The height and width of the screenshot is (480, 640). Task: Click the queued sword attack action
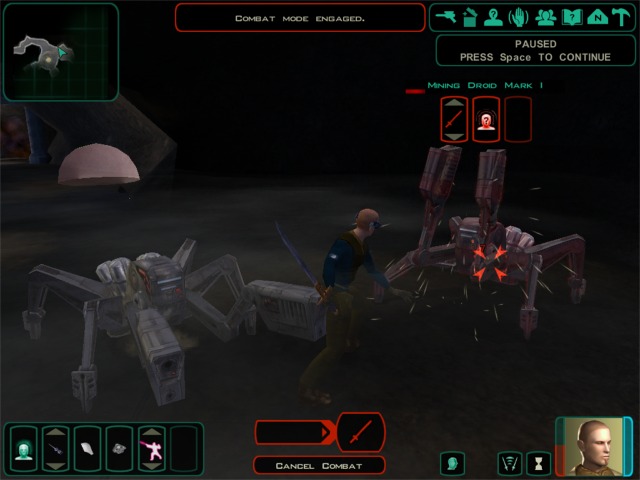(359, 432)
